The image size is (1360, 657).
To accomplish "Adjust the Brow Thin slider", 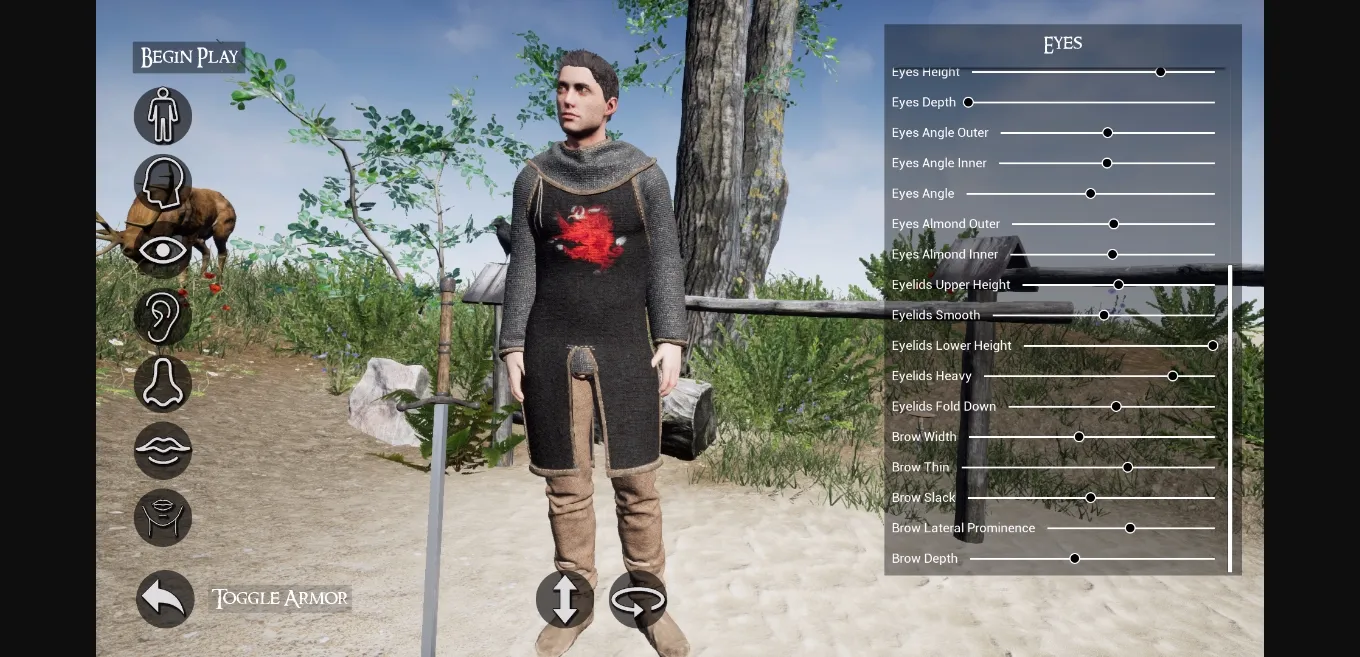I will point(1128,467).
